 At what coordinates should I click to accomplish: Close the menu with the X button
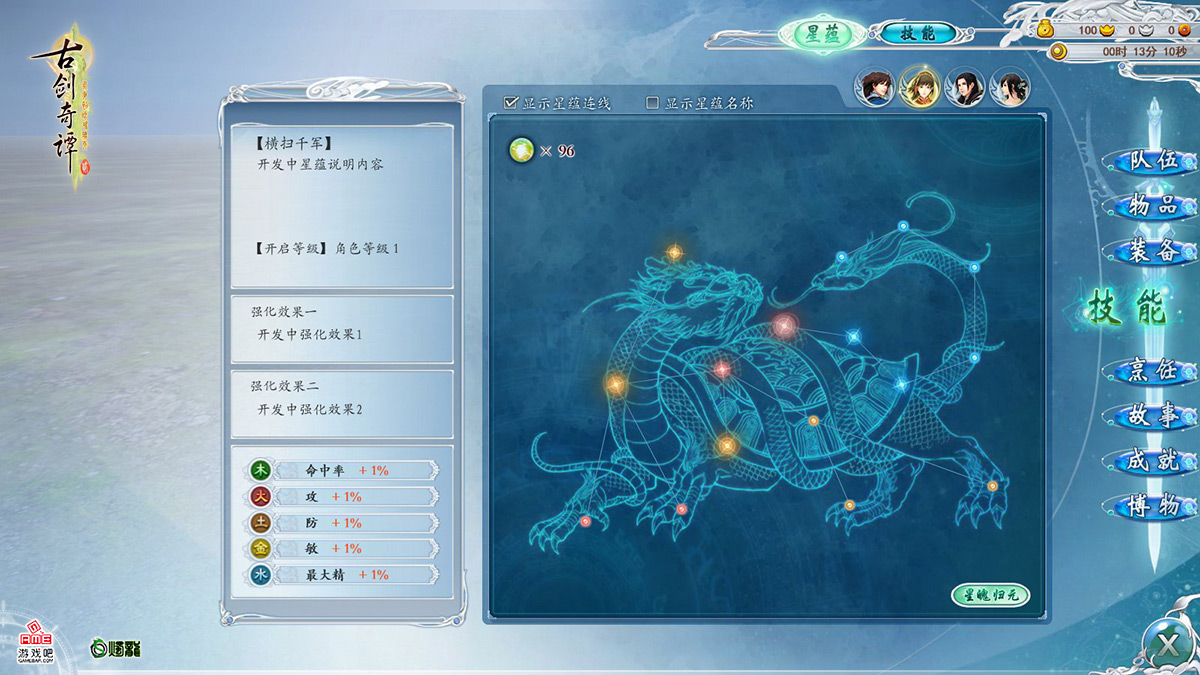coord(1167,643)
